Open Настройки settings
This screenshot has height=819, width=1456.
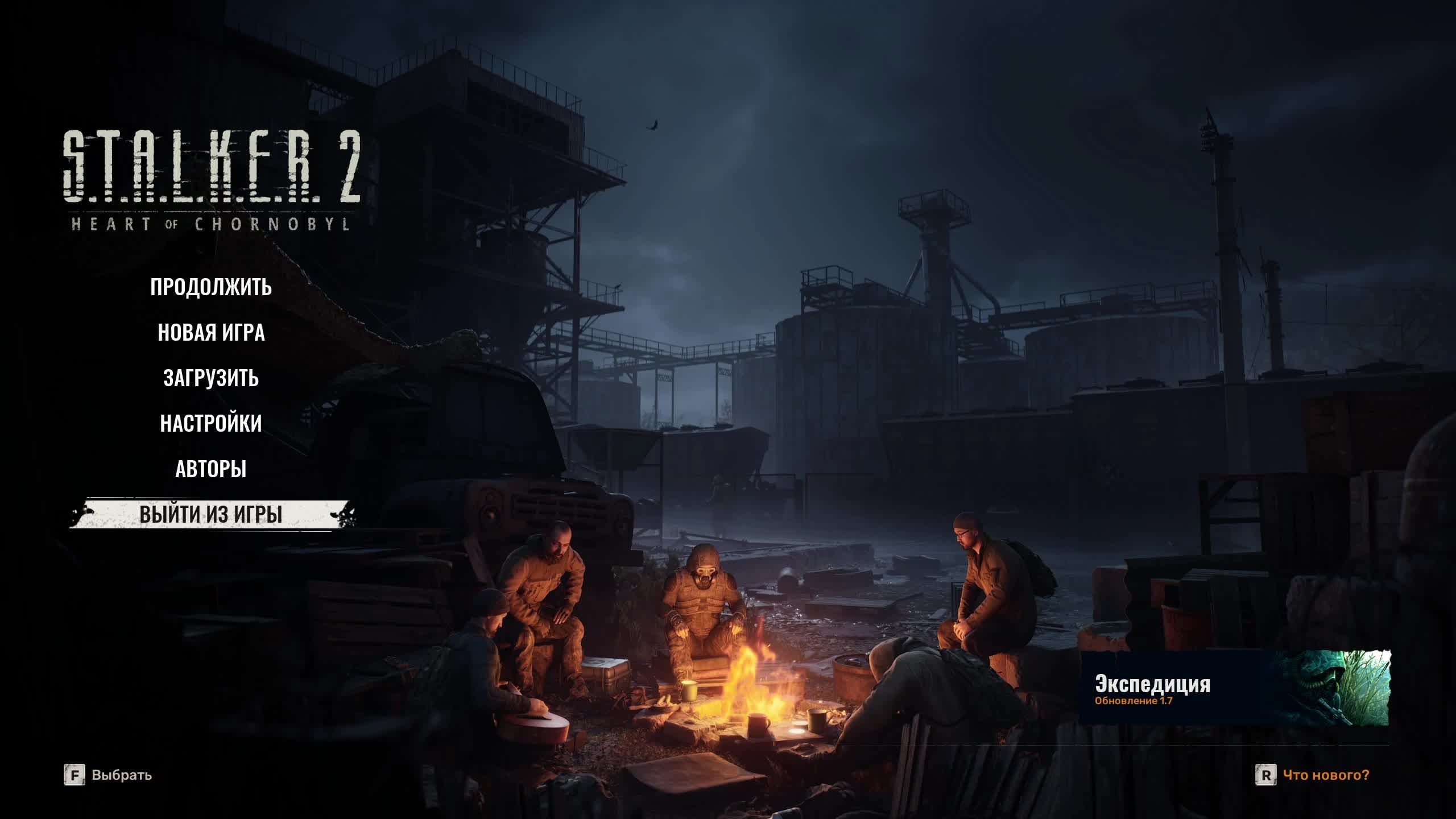(x=211, y=424)
